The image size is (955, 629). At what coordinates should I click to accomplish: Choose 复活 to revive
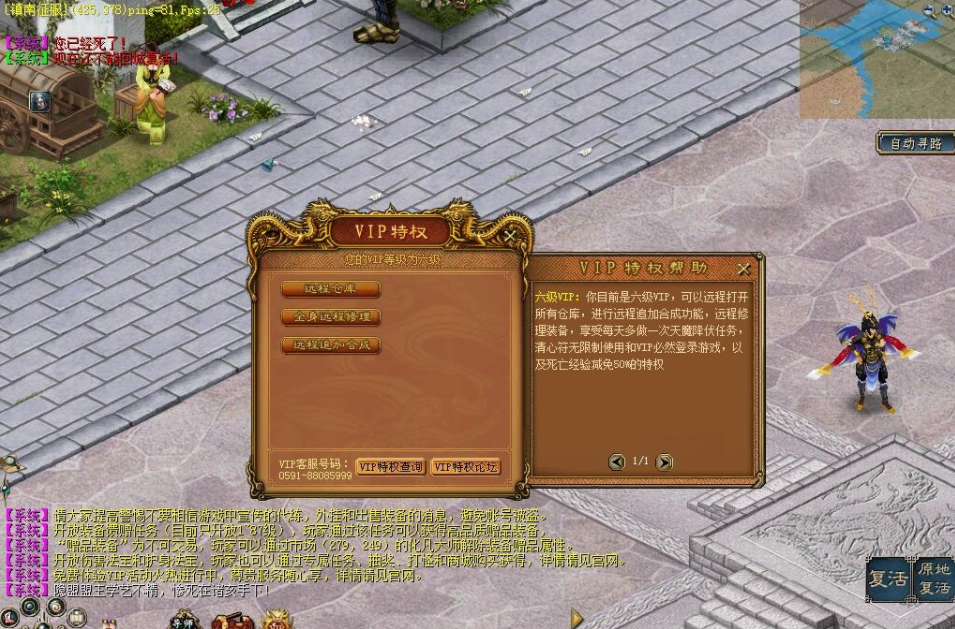coord(887,580)
